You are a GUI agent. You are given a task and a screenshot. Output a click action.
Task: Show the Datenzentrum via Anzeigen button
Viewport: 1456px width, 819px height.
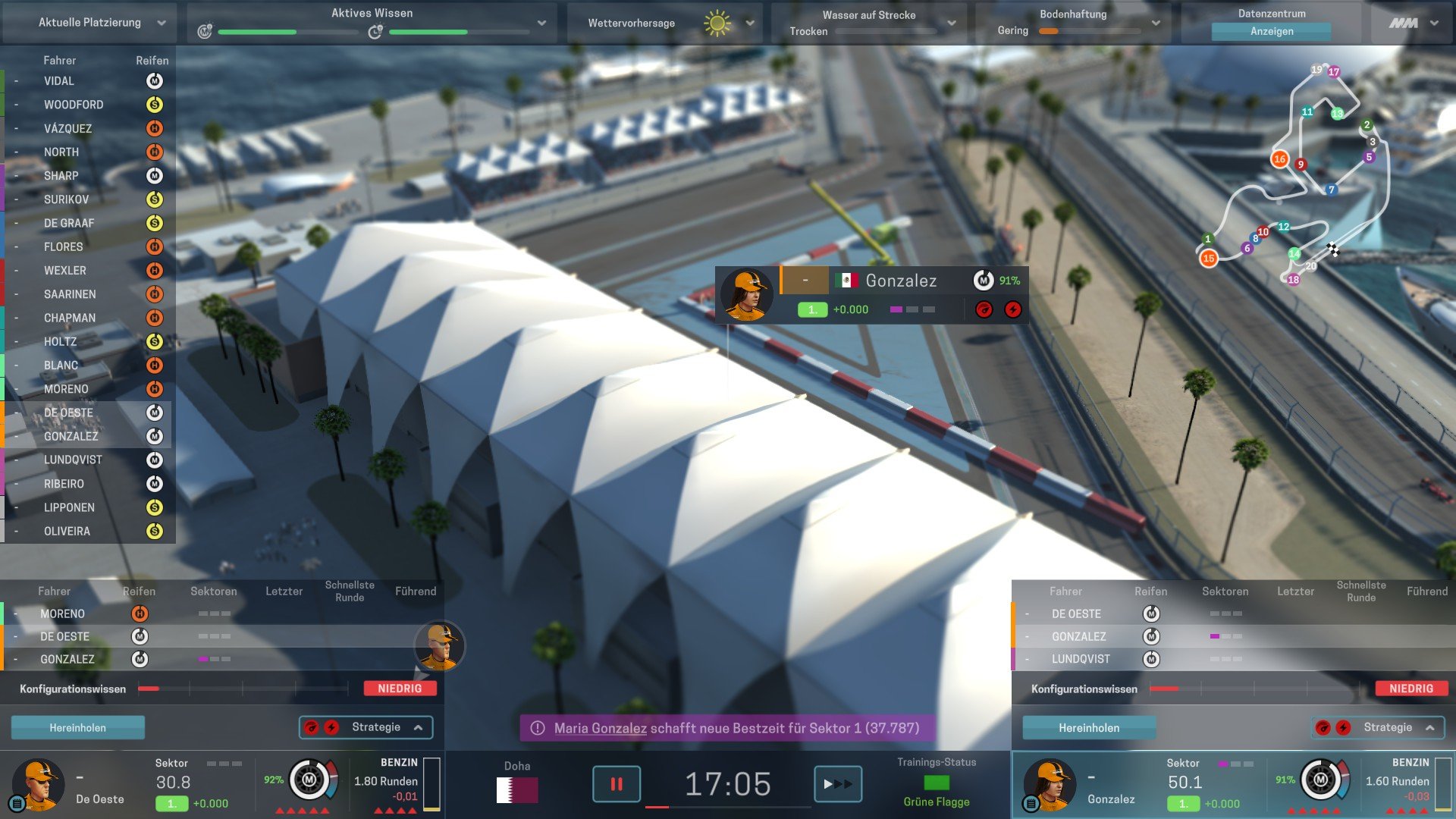1271,31
